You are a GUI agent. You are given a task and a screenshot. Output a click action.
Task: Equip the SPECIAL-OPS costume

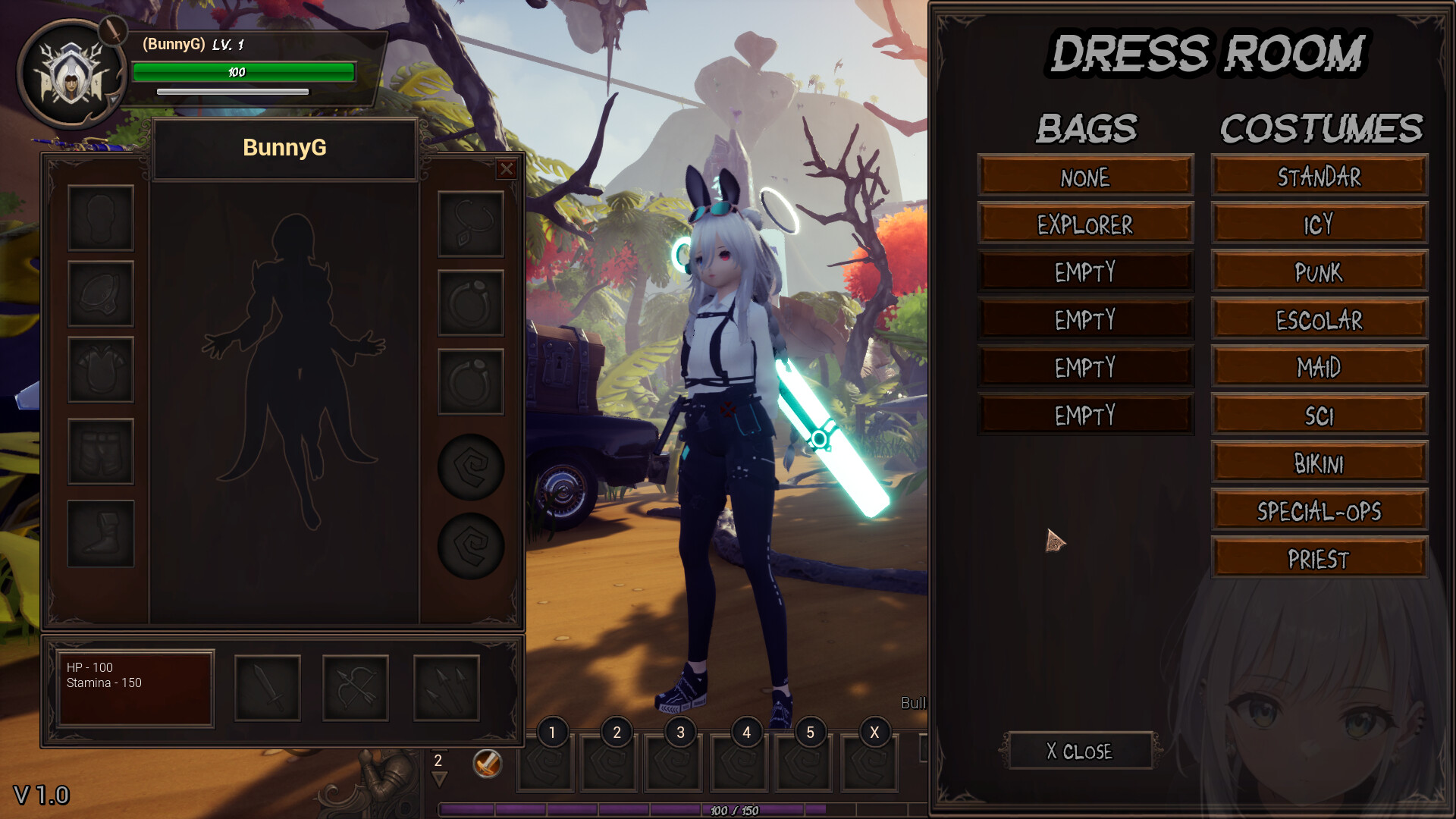pyautogui.click(x=1319, y=511)
